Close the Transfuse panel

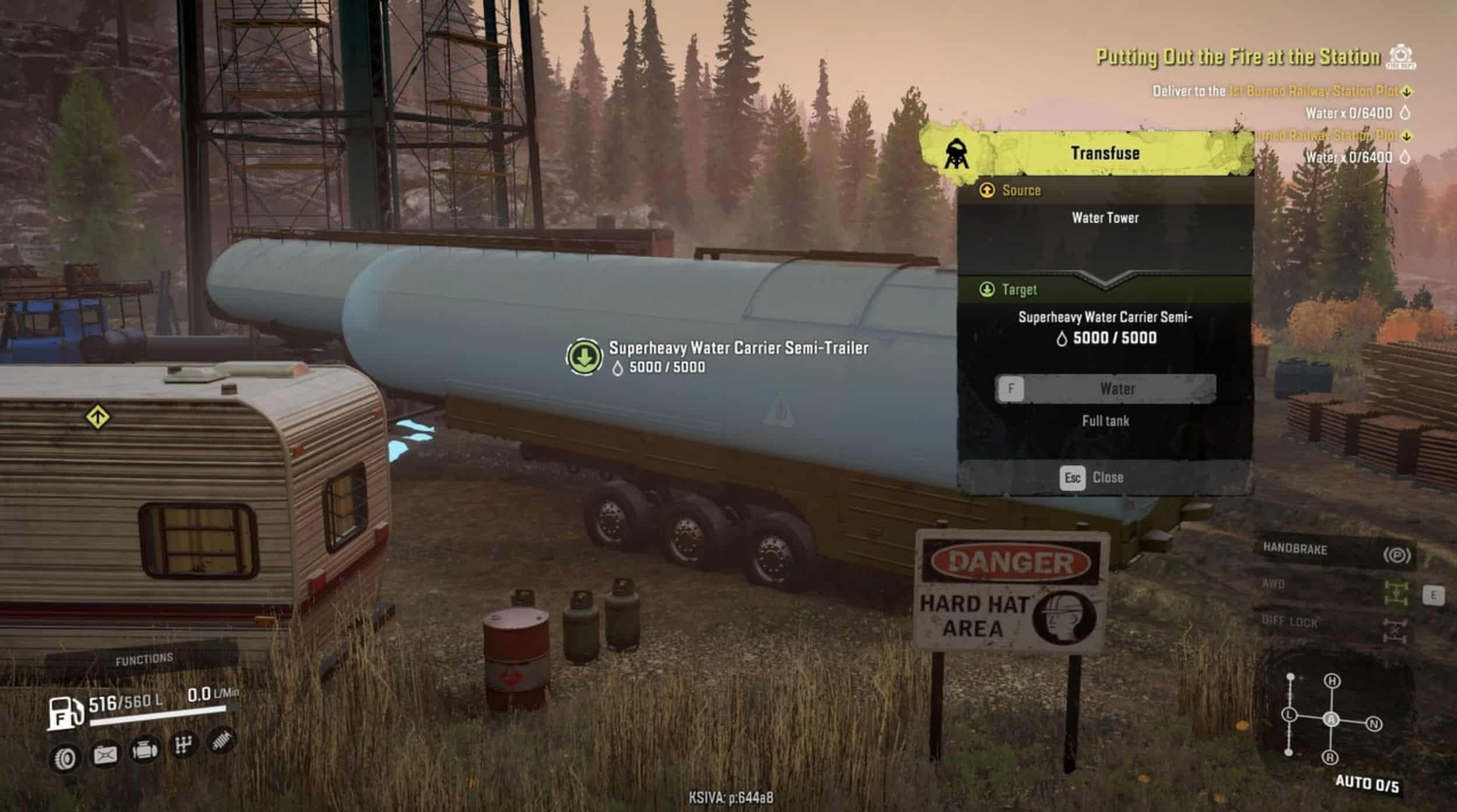point(1091,478)
